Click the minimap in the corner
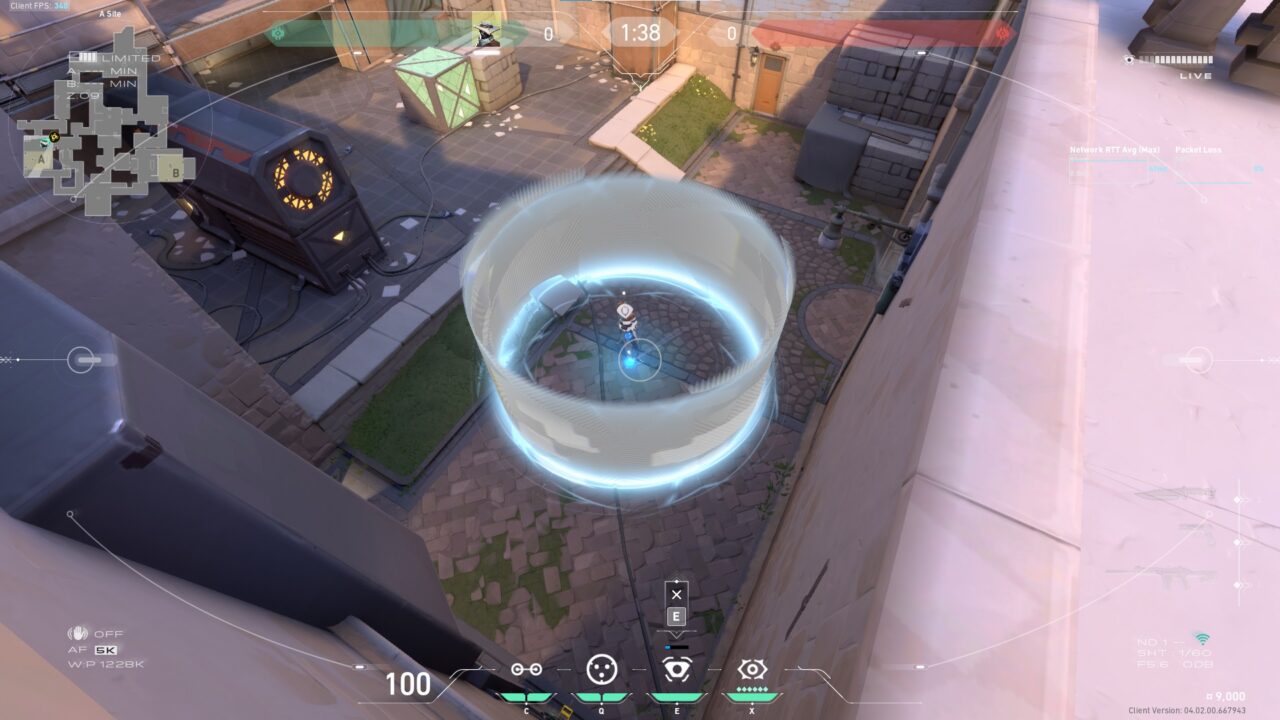The image size is (1280, 720). (x=105, y=115)
